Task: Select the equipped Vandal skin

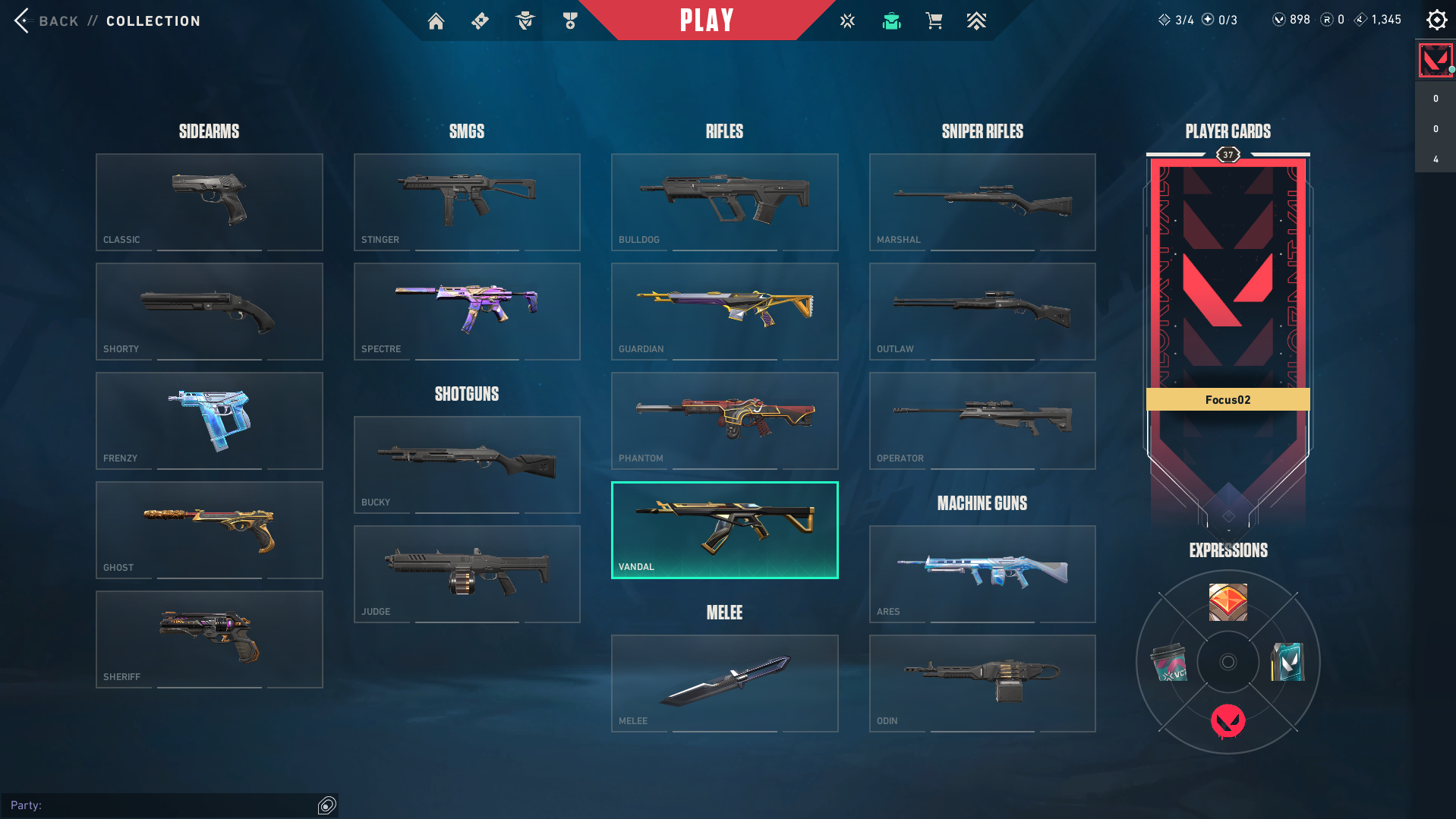Action: pos(724,530)
